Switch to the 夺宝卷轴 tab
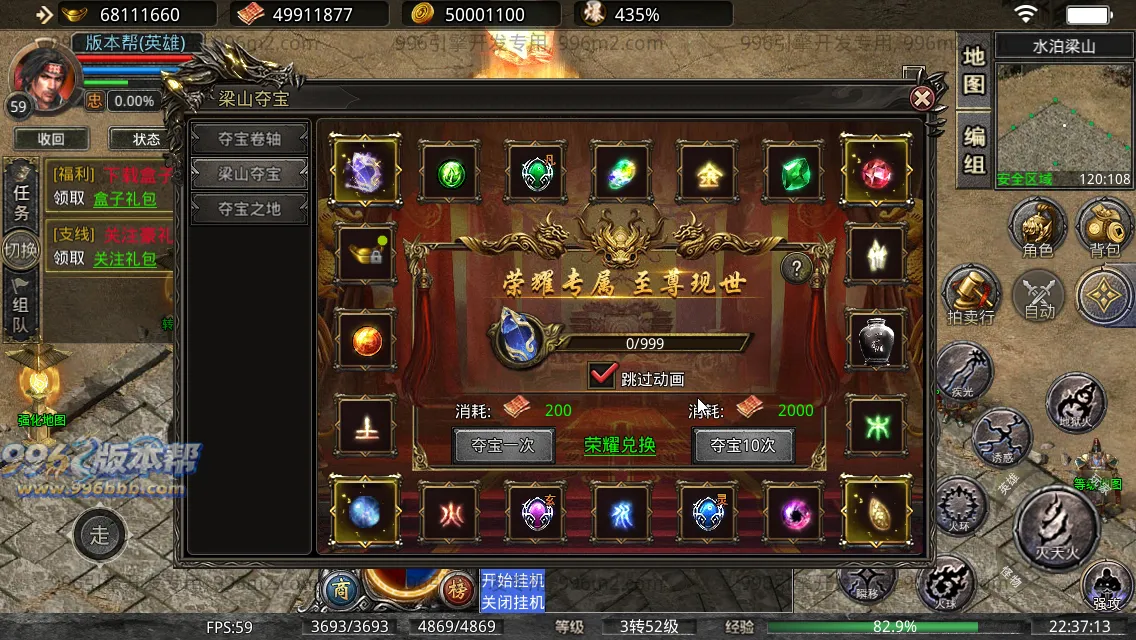 point(250,138)
